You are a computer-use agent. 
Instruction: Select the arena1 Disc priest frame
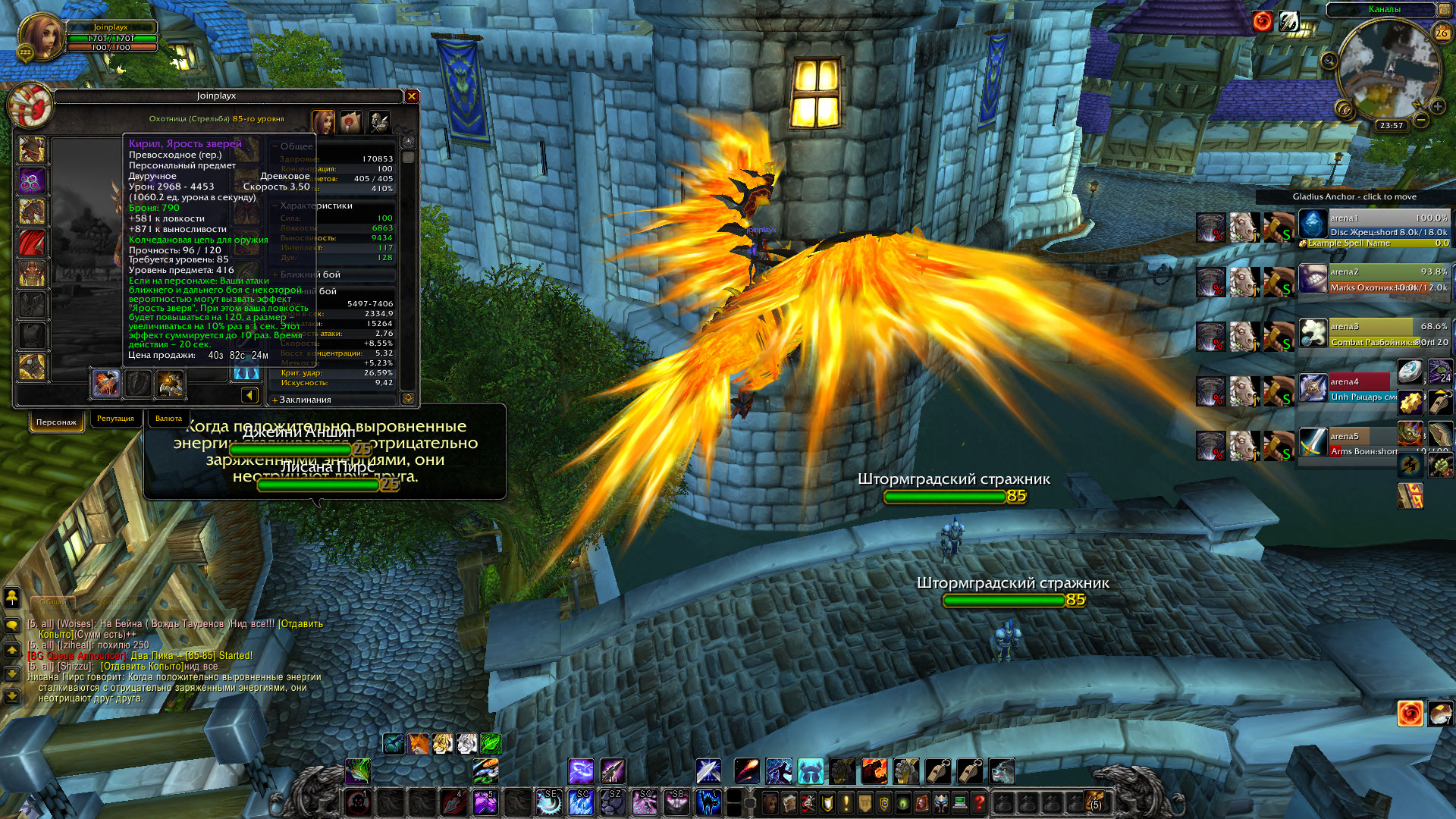pyautogui.click(x=1373, y=225)
